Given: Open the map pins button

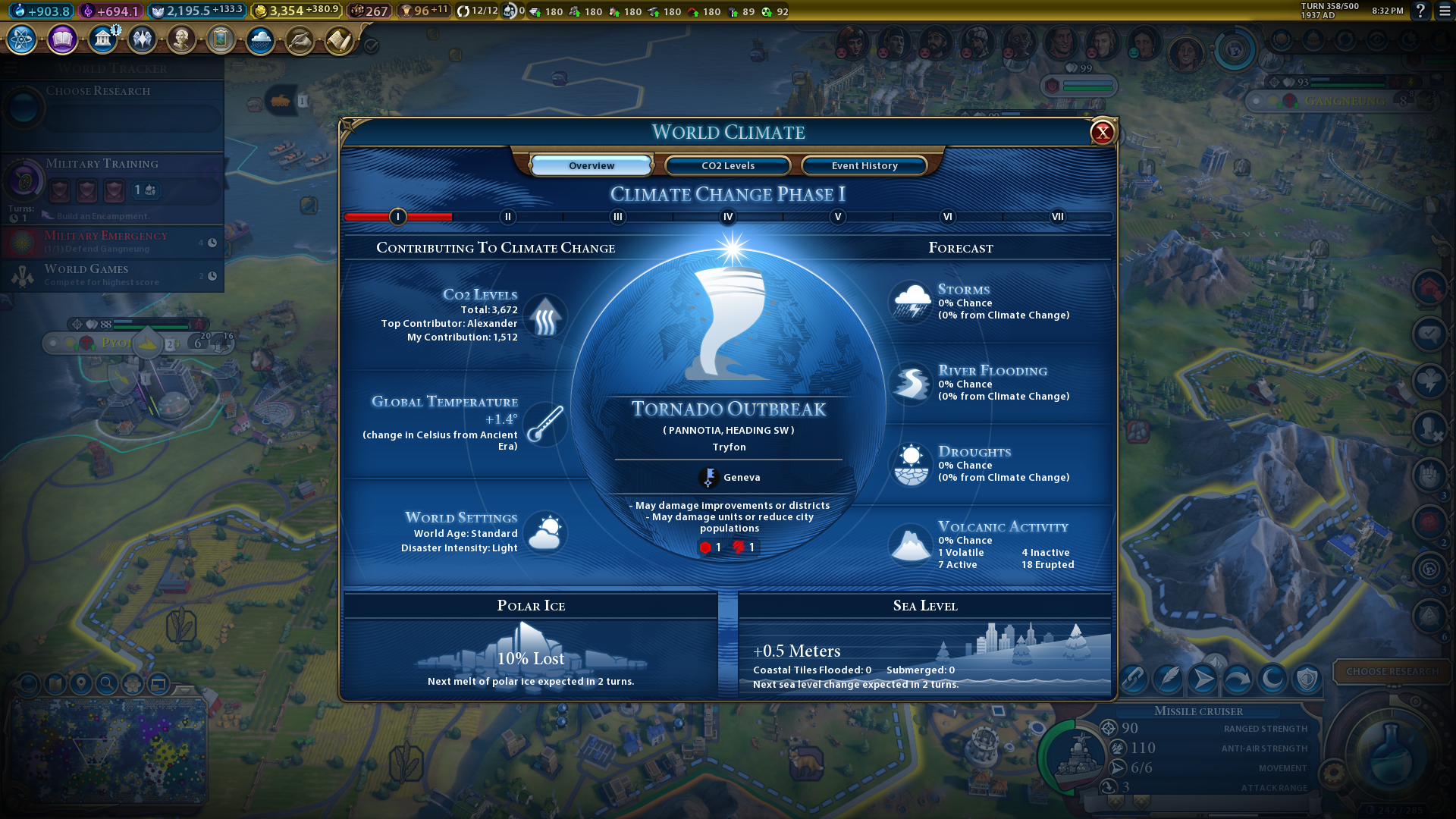Looking at the screenshot, I should [x=81, y=684].
